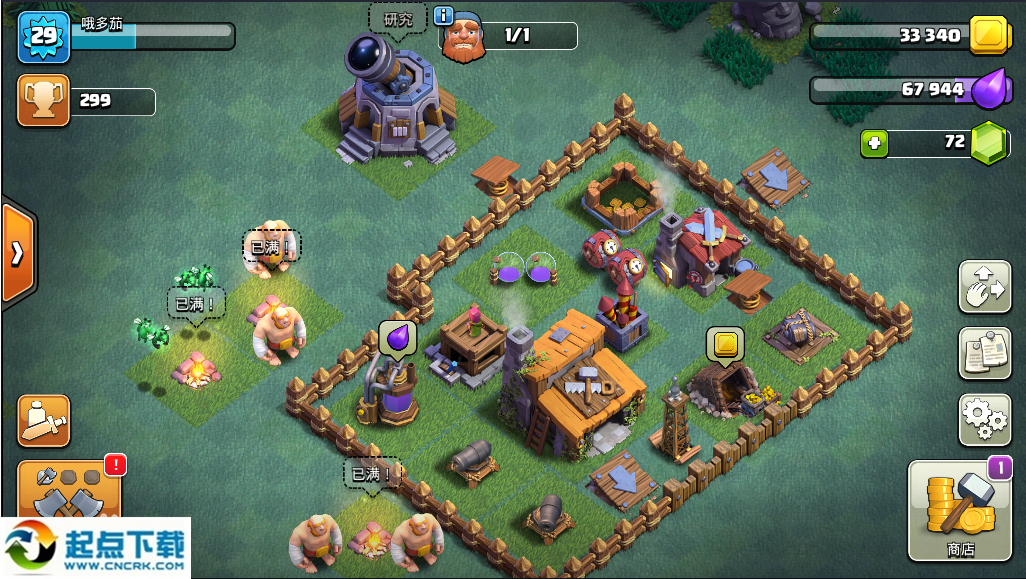
Task: Open the news clipboard button
Action: click(984, 353)
